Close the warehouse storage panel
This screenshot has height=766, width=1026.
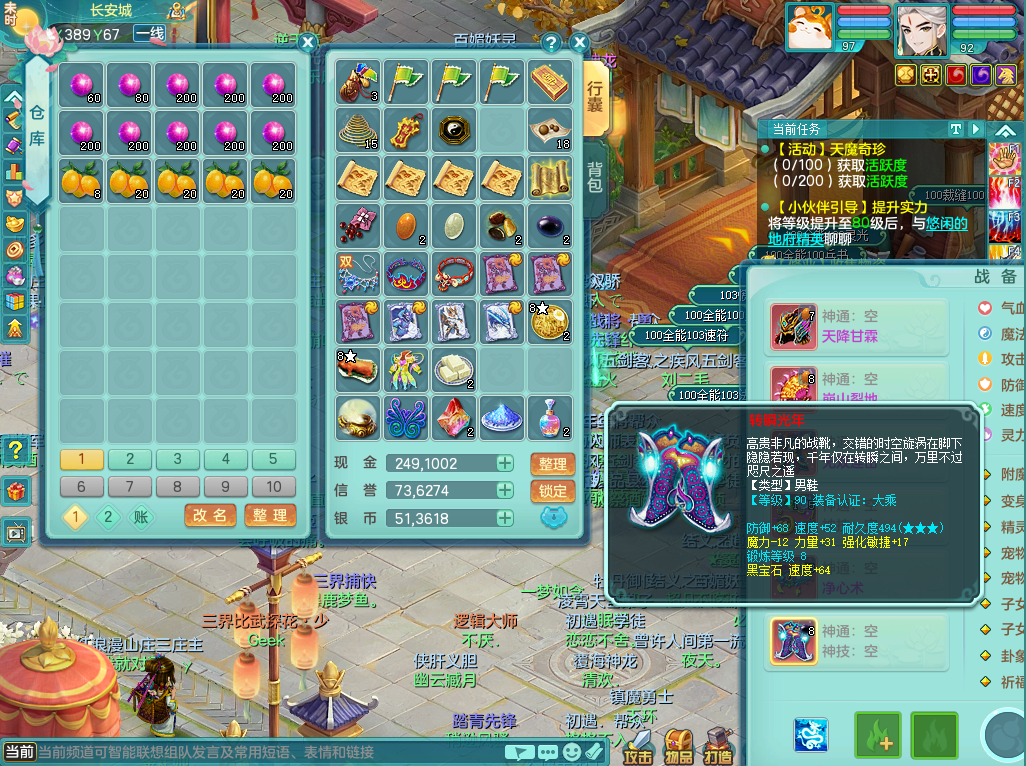(308, 42)
